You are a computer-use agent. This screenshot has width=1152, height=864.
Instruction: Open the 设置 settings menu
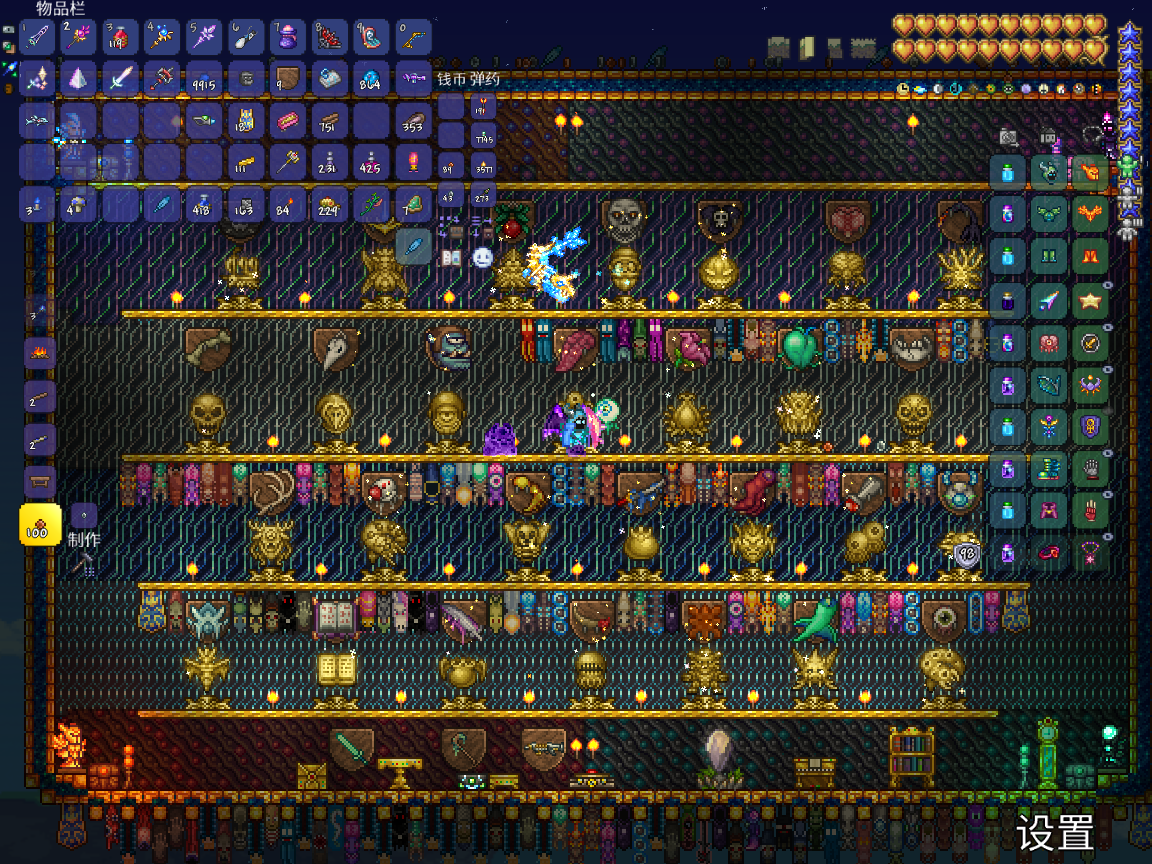point(1054,832)
